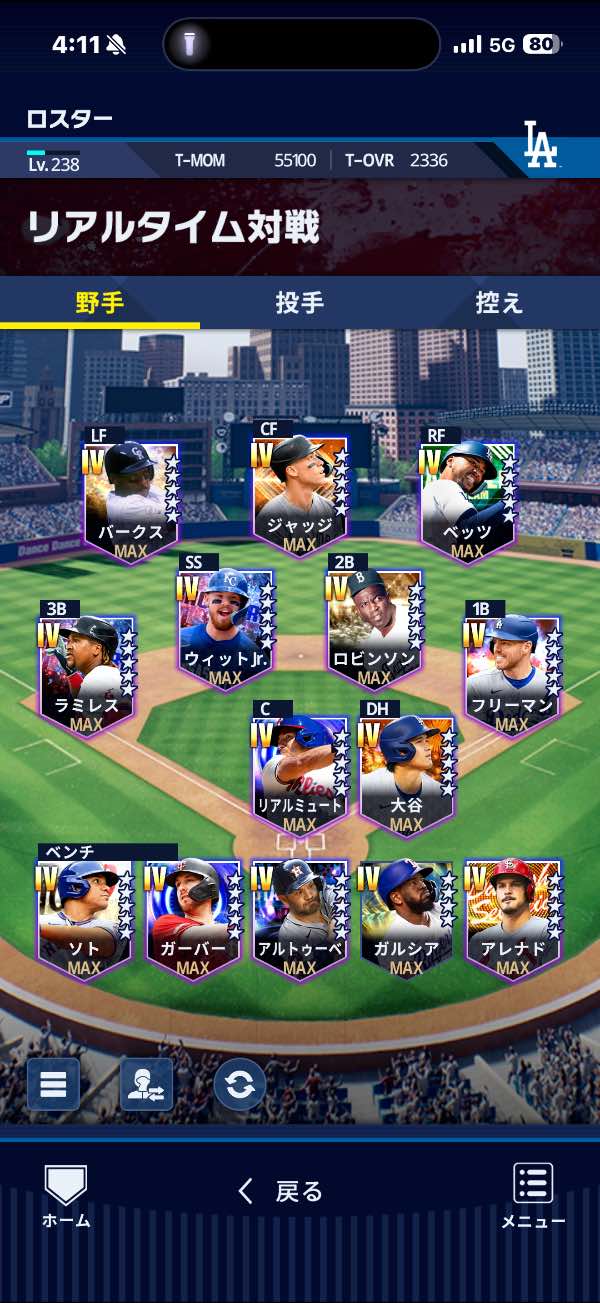Go back with the 戻る button
The image size is (600, 1303).
pyautogui.click(x=281, y=1191)
